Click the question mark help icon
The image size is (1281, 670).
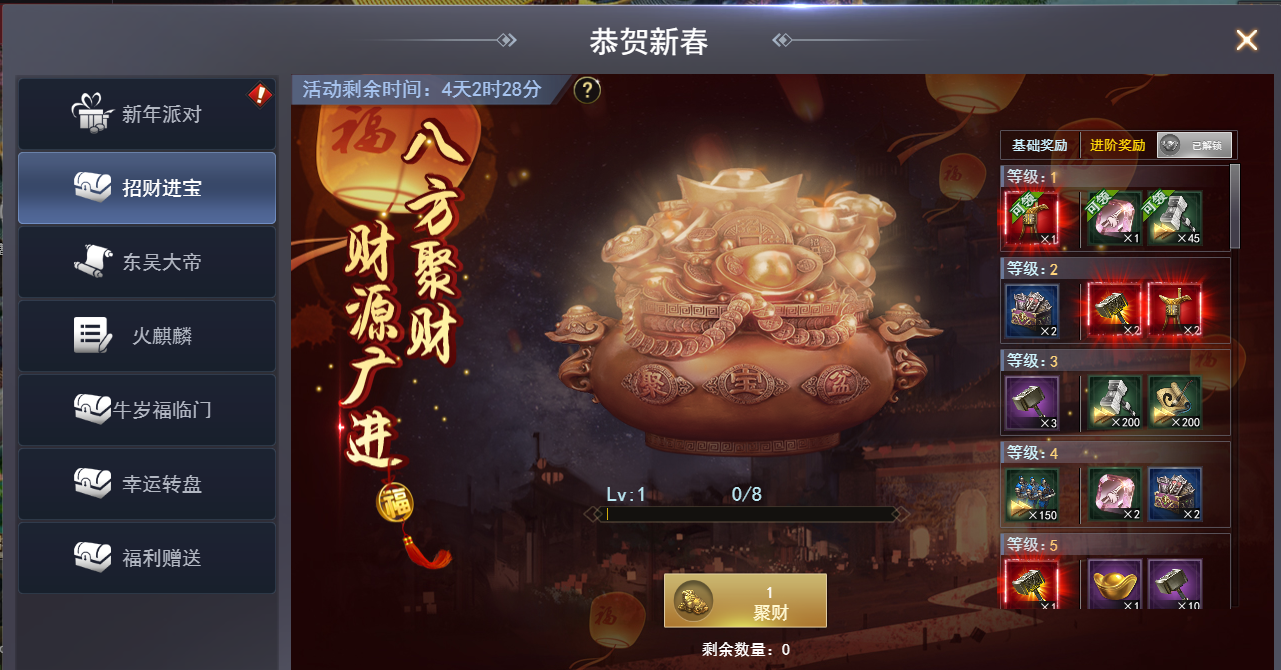pos(587,90)
